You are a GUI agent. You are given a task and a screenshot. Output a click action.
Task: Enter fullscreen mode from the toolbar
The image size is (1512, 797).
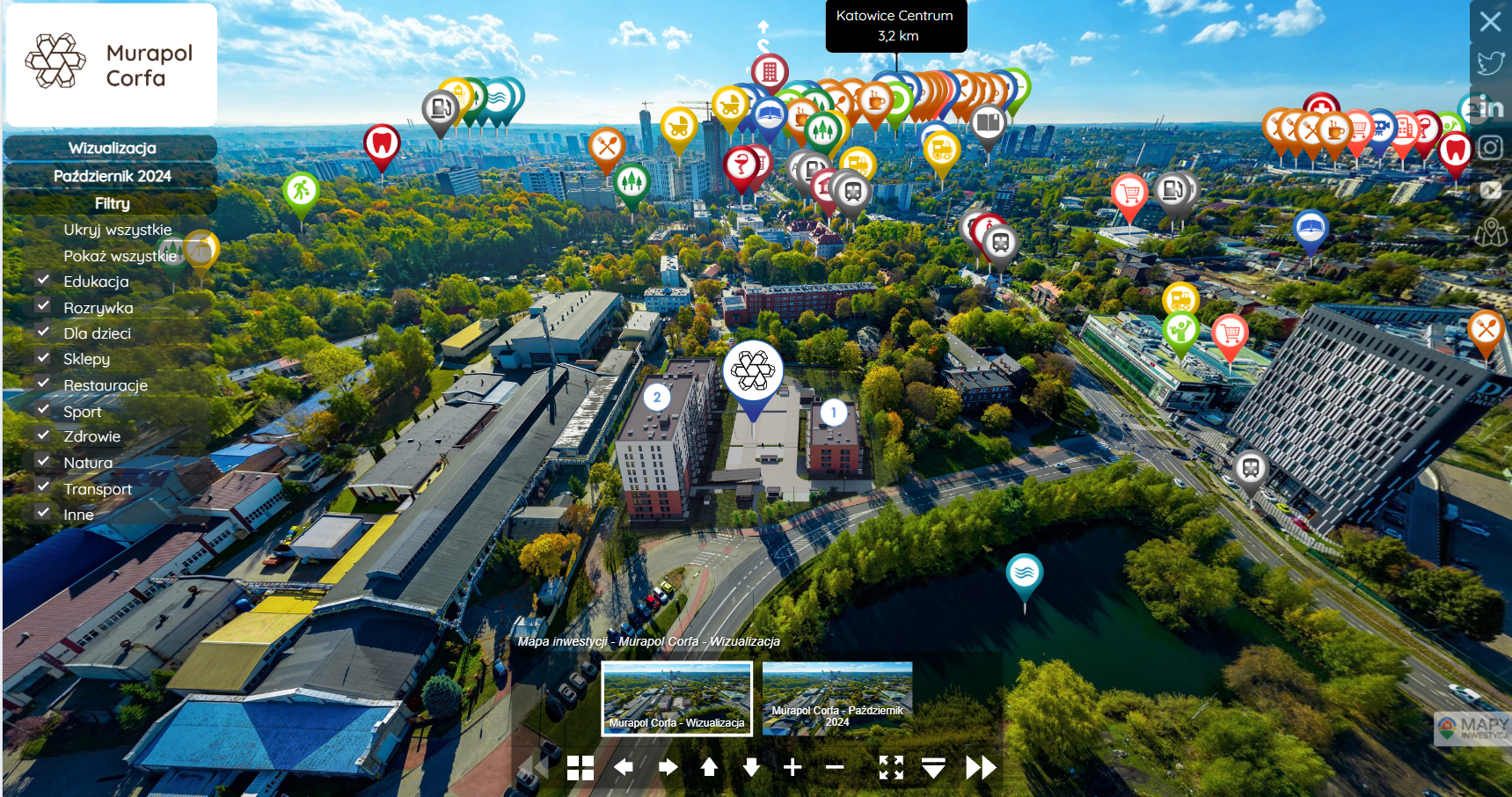(x=891, y=767)
